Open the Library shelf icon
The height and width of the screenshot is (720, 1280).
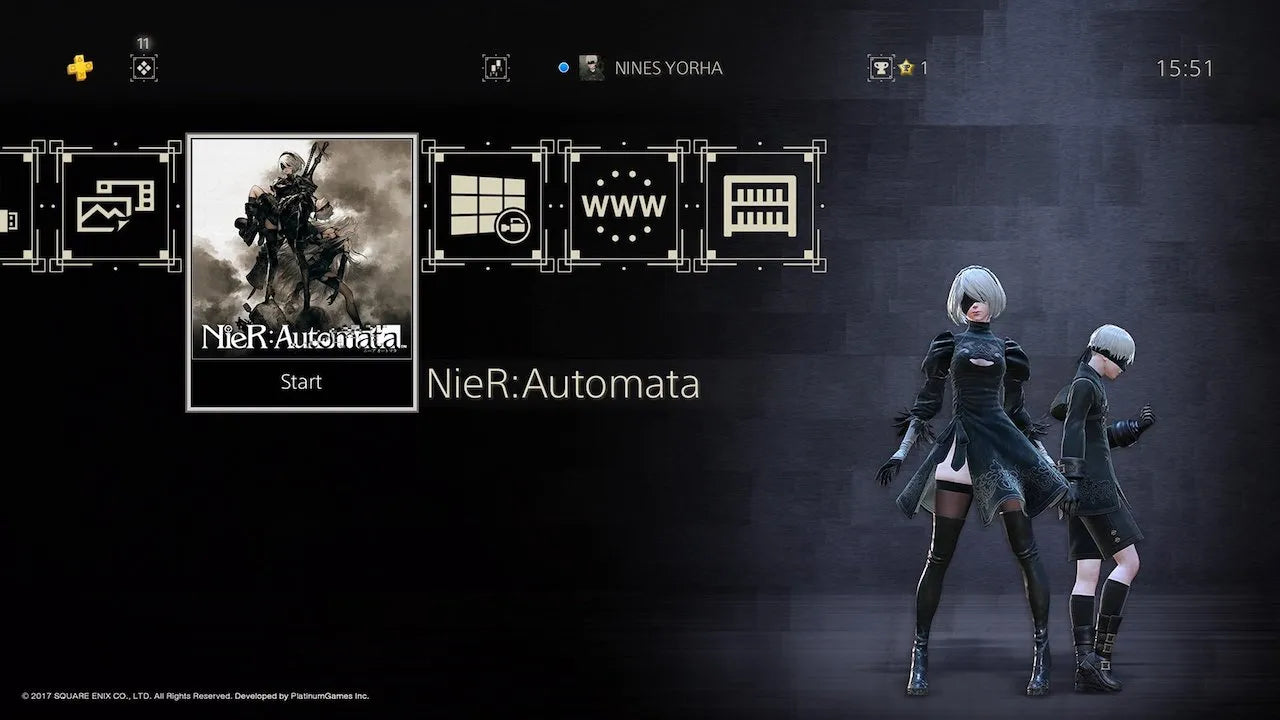(x=761, y=204)
